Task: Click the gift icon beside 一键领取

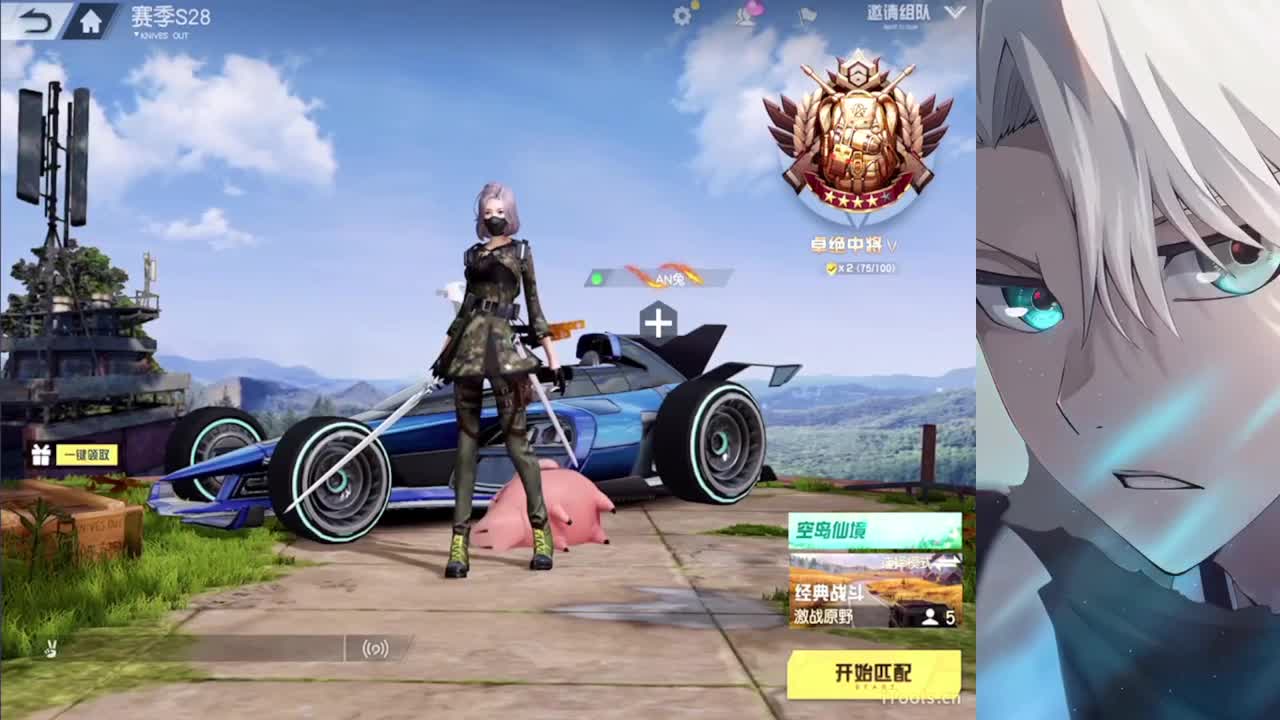Action: (x=41, y=453)
